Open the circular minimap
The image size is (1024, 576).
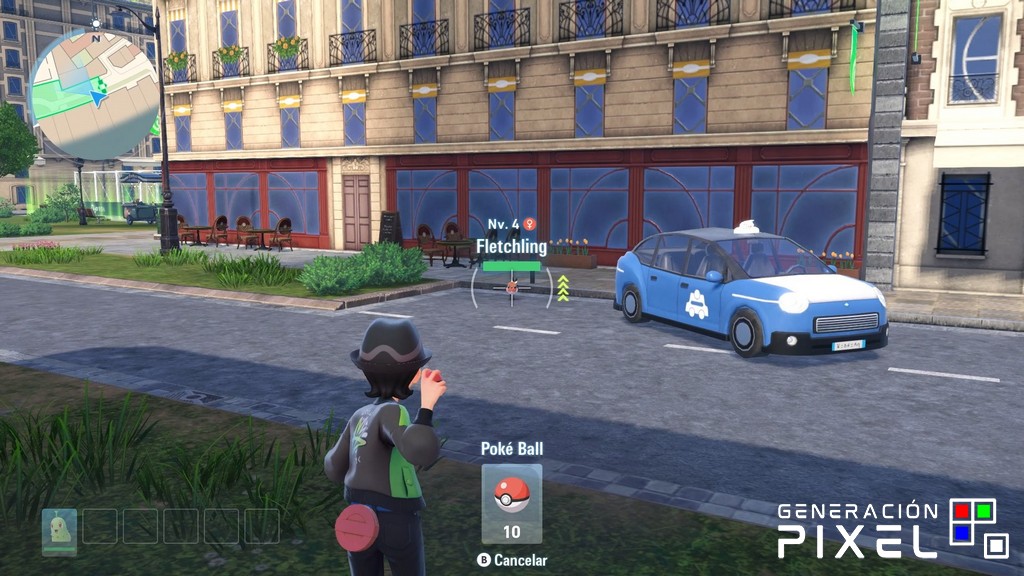[x=94, y=93]
